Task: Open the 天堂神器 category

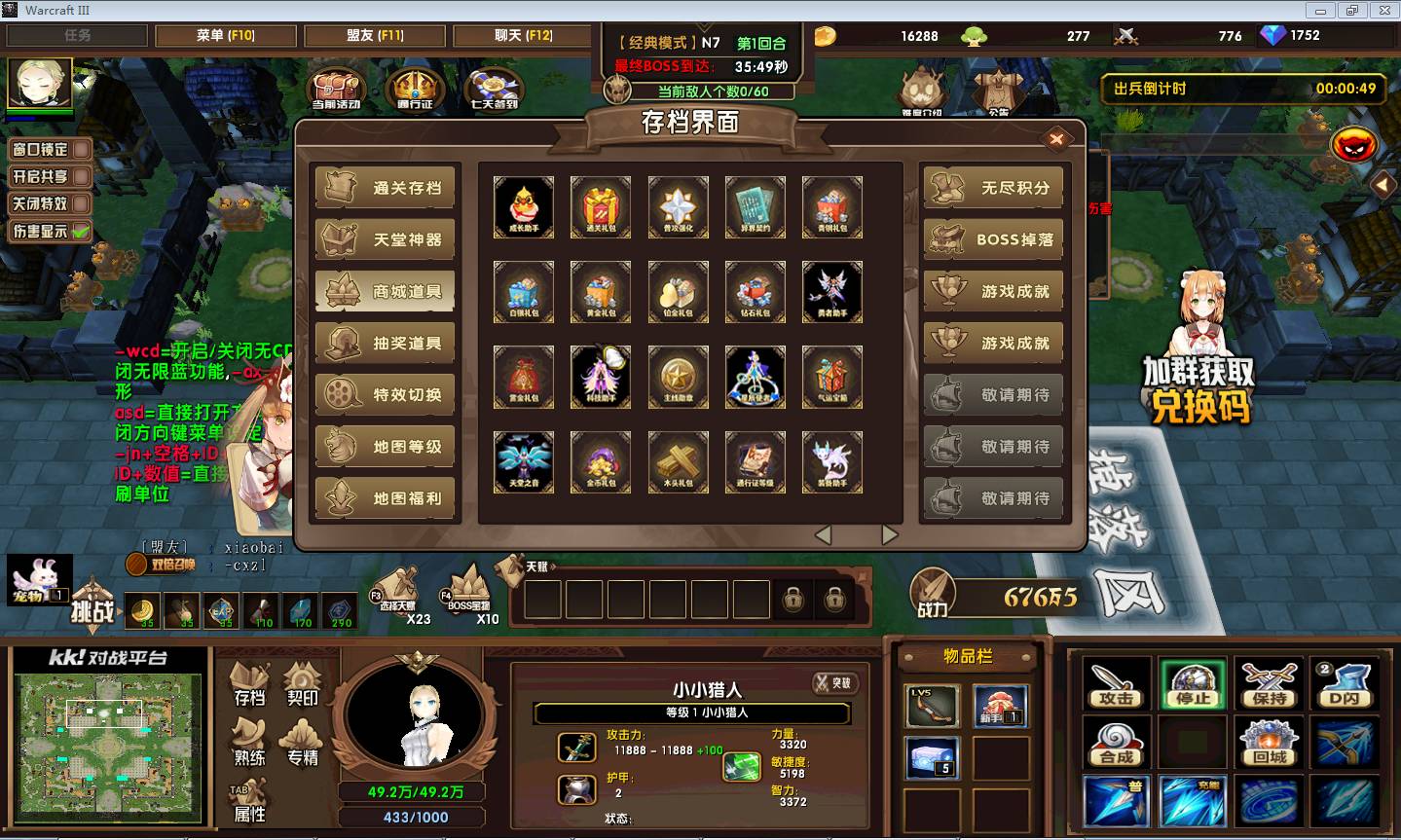Action: point(386,239)
